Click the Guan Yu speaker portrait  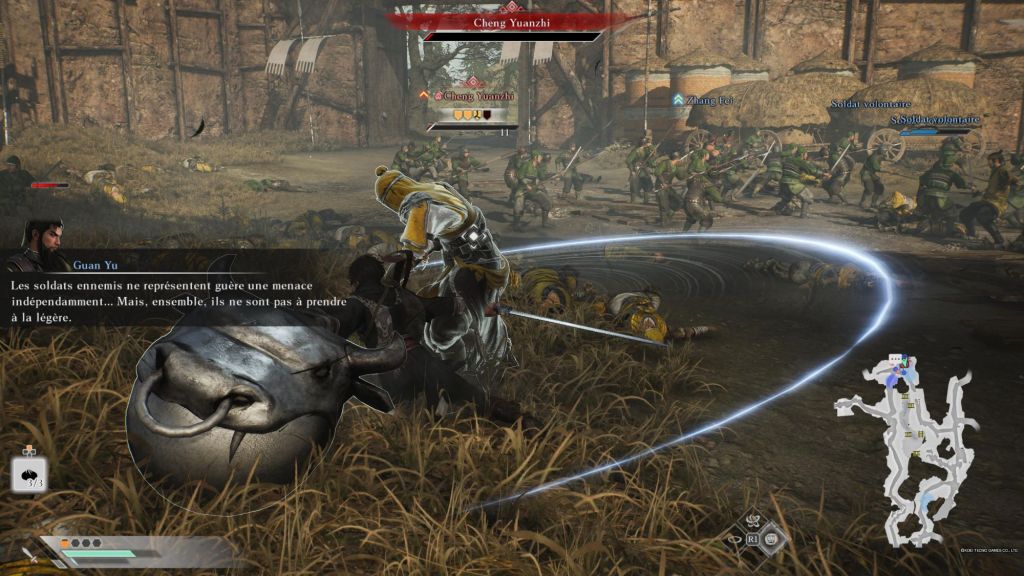(x=39, y=246)
